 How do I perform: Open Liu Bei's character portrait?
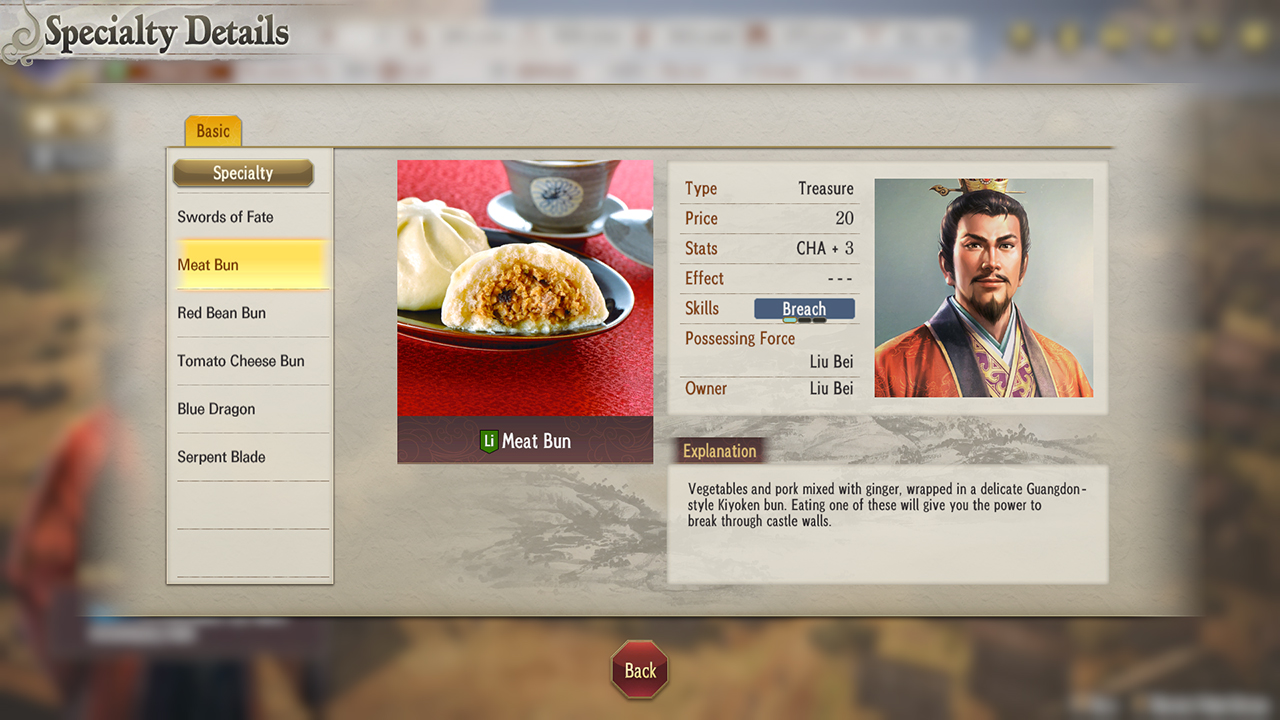pos(983,288)
